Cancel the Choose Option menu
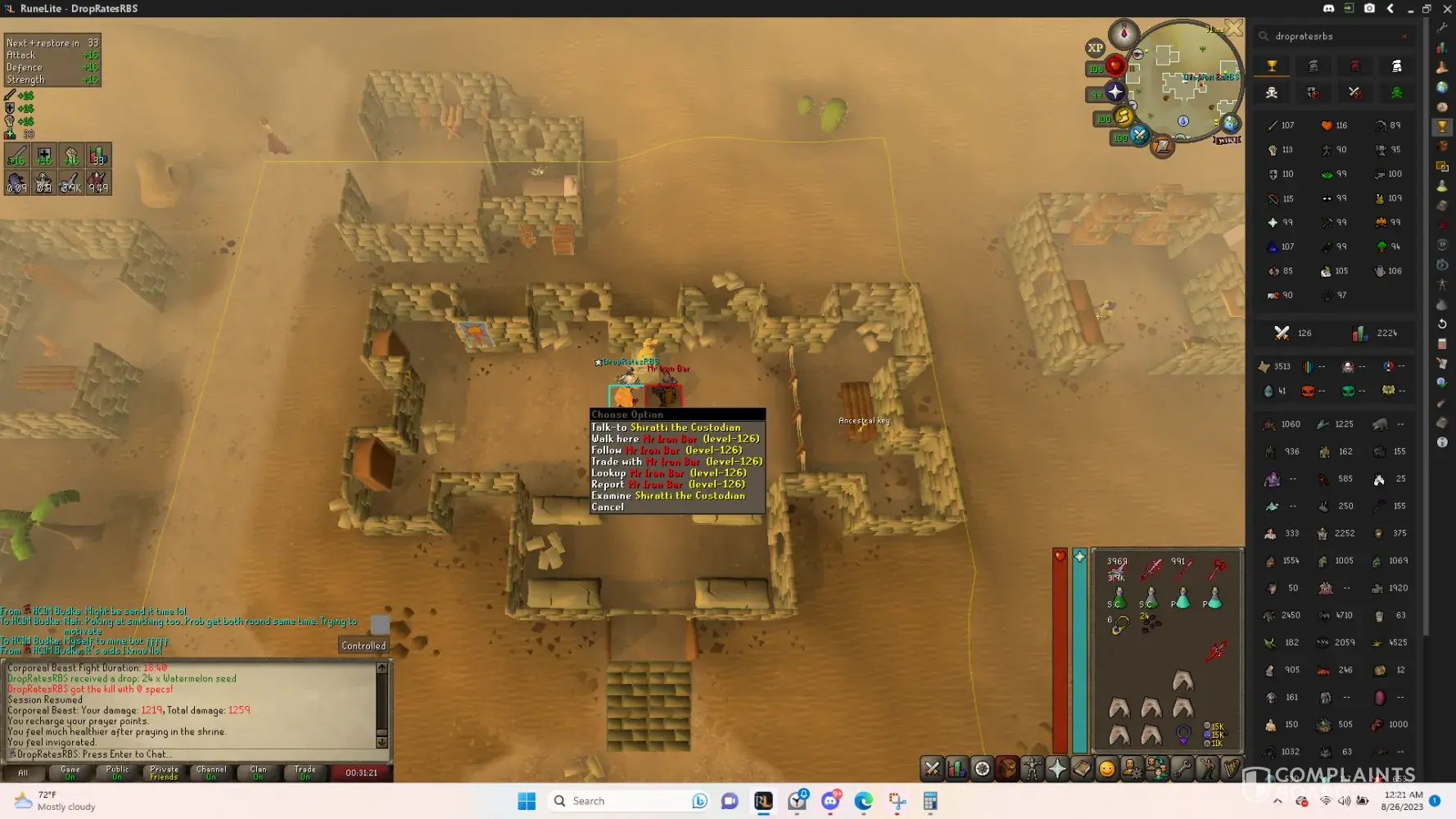Screen dimensions: 1456x819 pos(608,507)
